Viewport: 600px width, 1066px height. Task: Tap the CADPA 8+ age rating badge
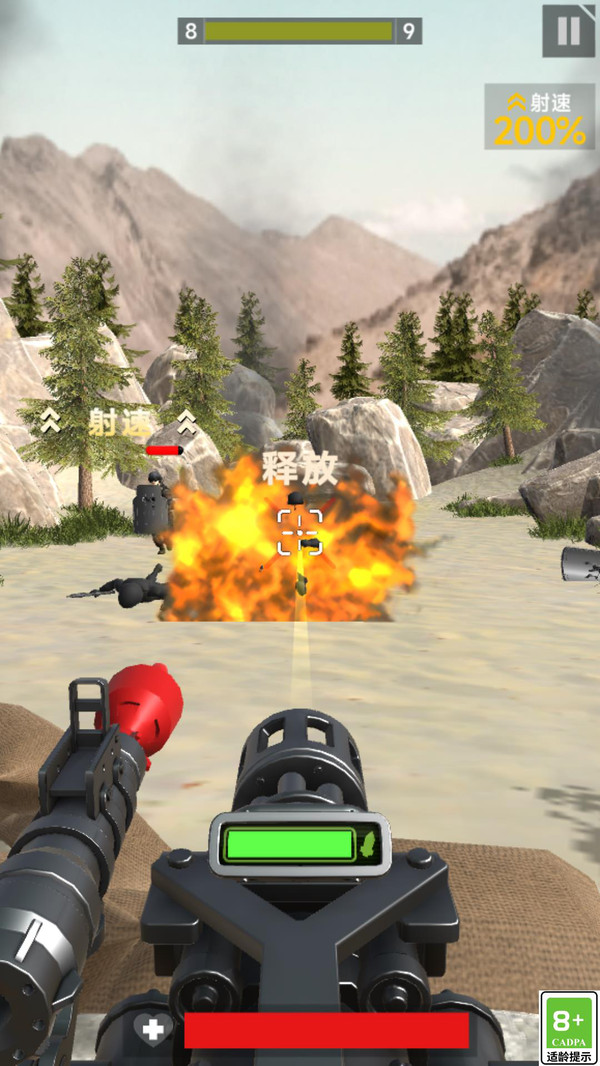[568, 1027]
